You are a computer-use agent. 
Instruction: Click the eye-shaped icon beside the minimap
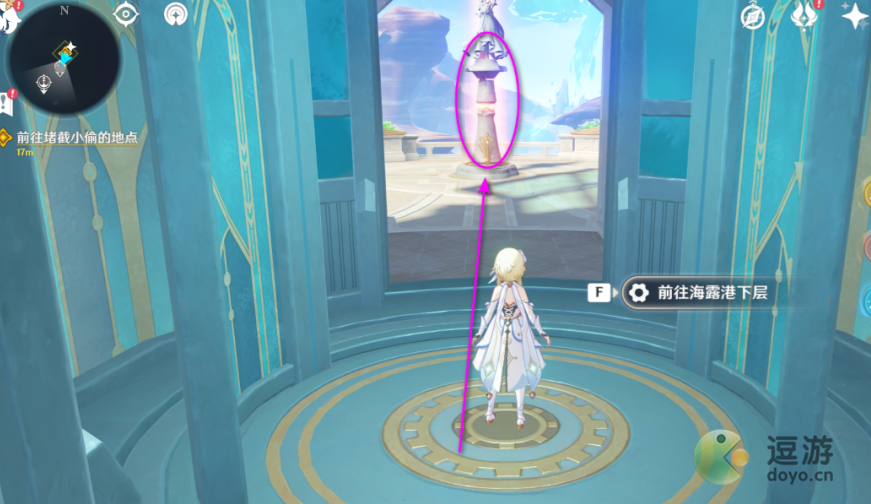[x=126, y=14]
